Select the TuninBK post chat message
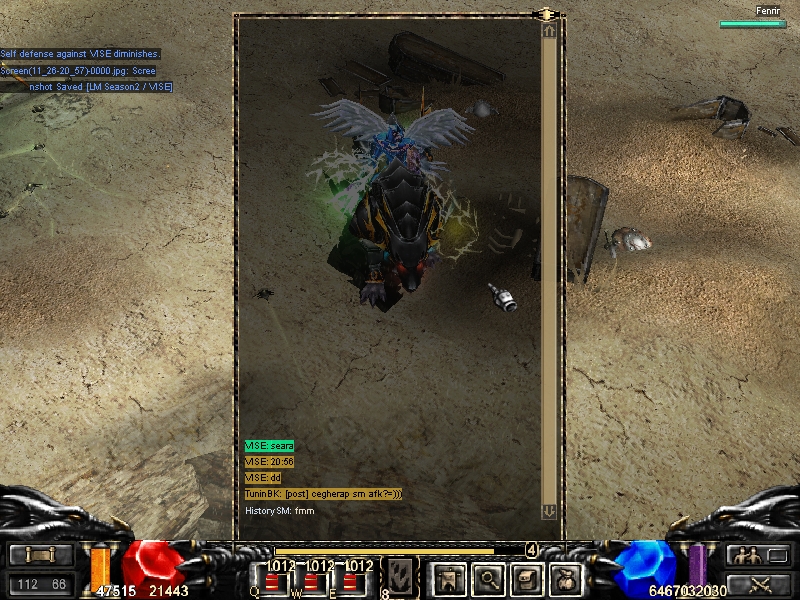Image resolution: width=800 pixels, height=600 pixels. click(323, 494)
